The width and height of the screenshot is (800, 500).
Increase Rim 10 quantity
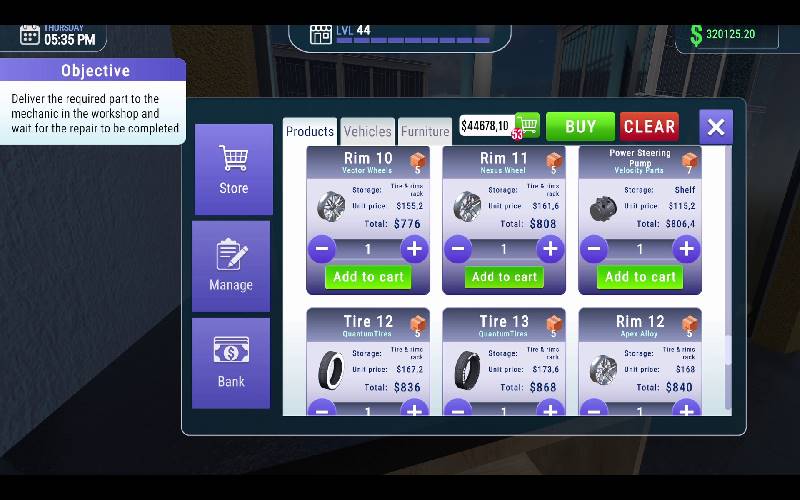414,249
